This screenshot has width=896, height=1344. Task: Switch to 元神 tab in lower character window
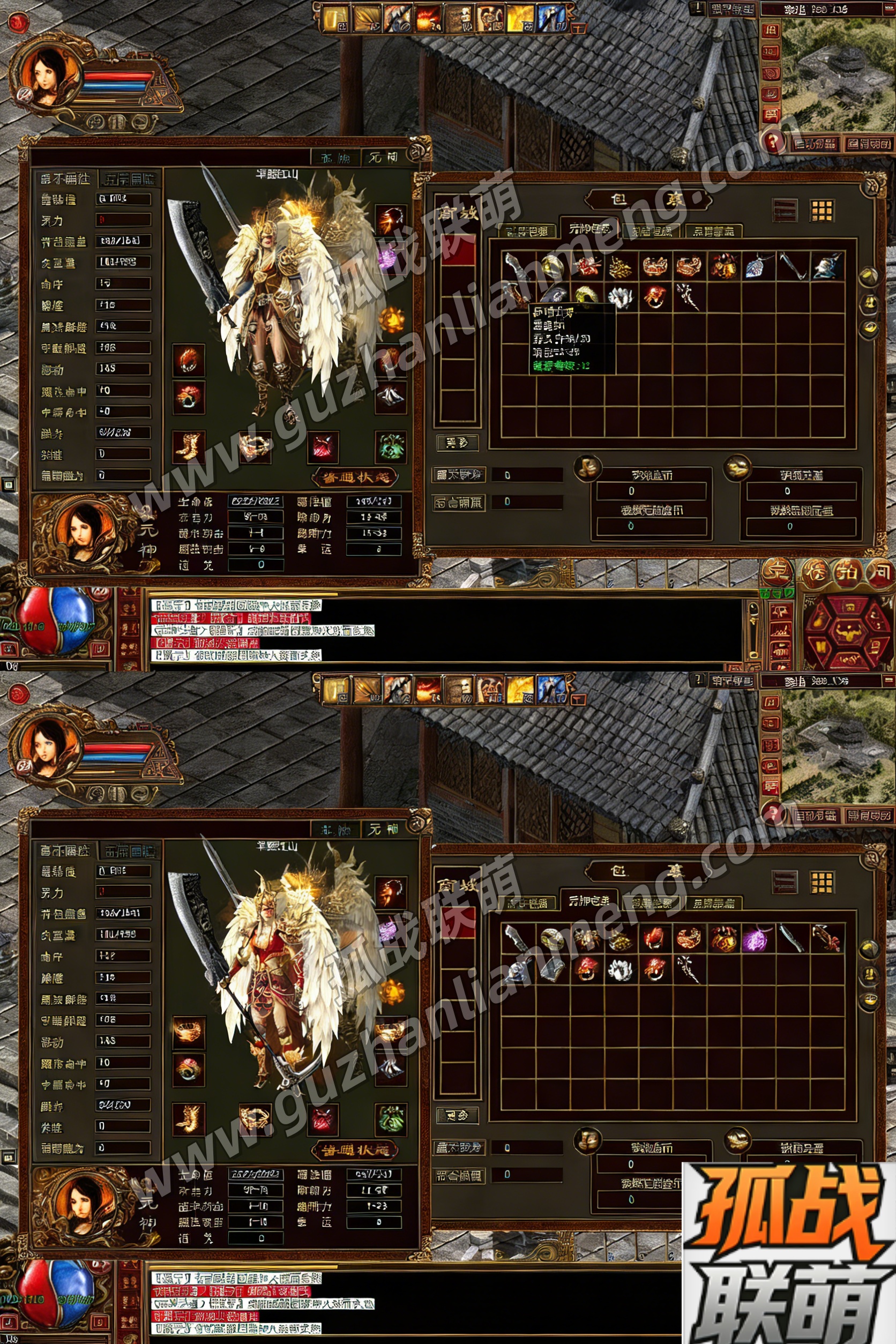pyautogui.click(x=383, y=829)
